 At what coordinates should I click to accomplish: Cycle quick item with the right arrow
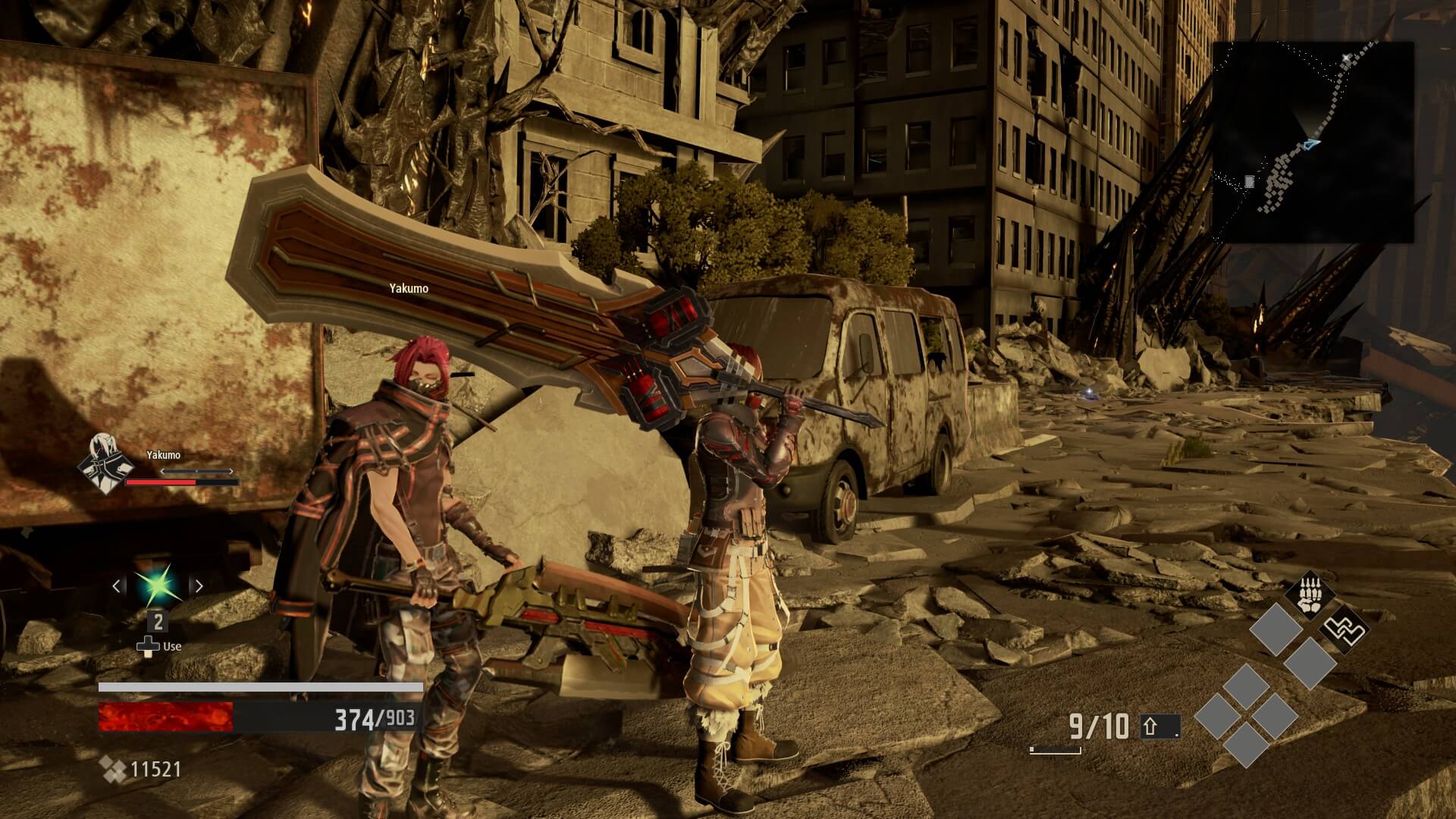[x=199, y=585]
